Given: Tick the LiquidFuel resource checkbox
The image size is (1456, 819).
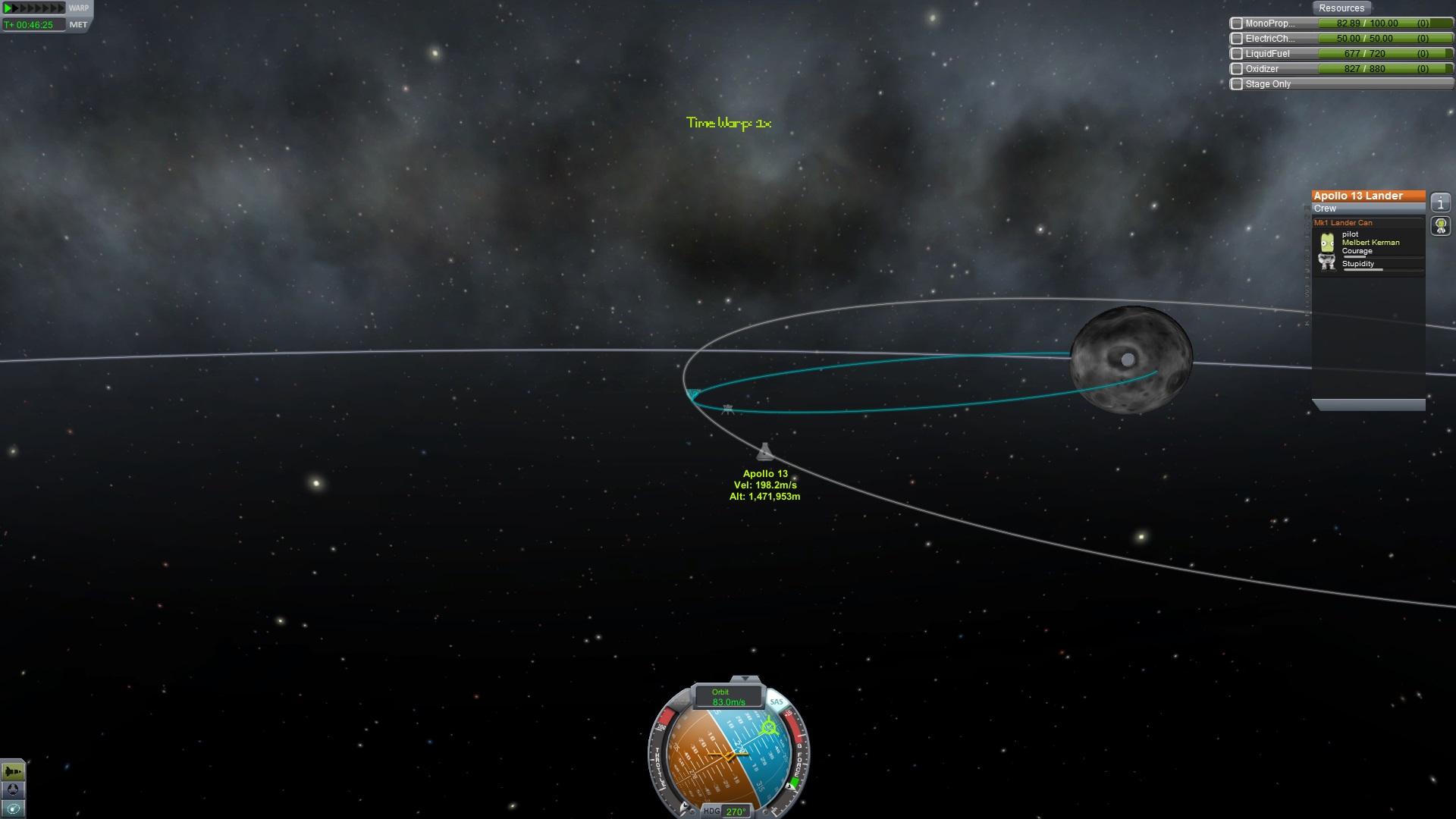Looking at the screenshot, I should pyautogui.click(x=1237, y=54).
